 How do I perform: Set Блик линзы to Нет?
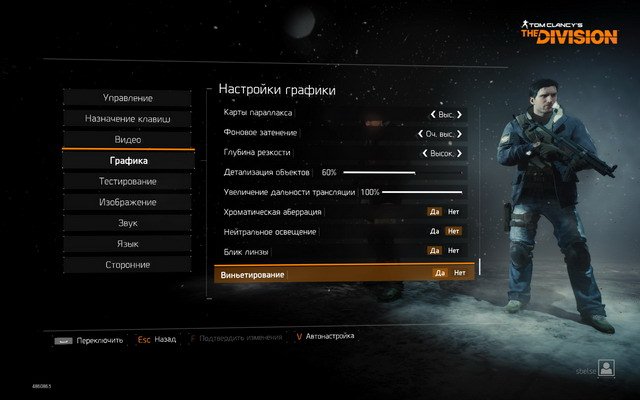point(454,251)
